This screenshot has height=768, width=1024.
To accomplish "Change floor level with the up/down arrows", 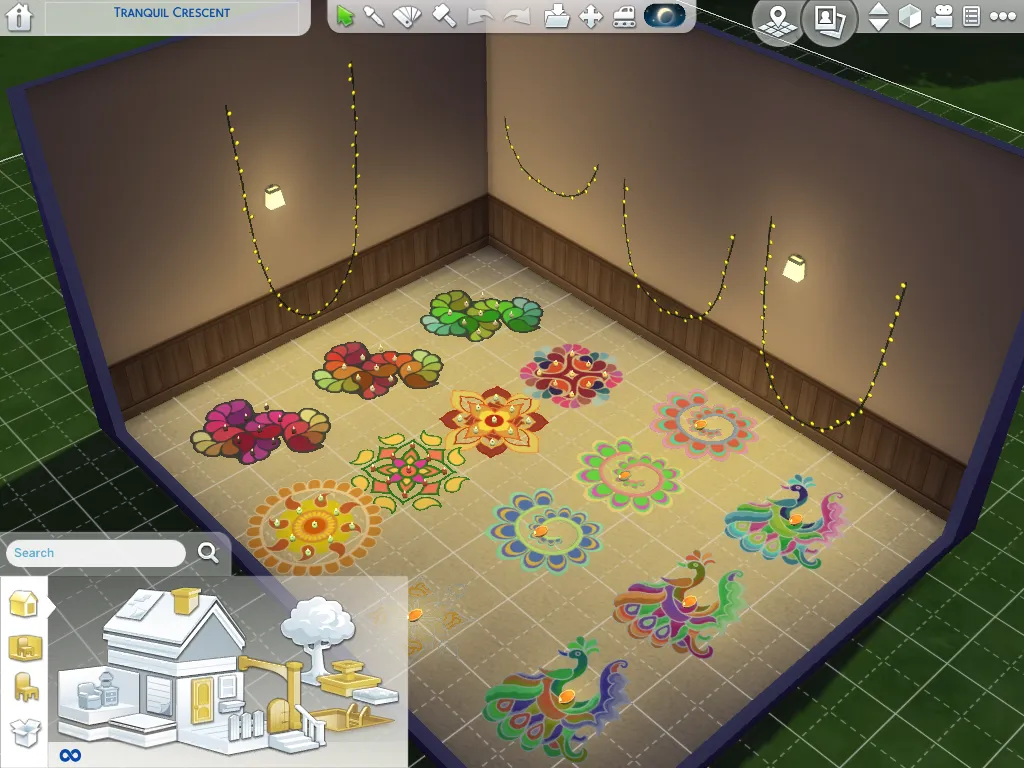I will [x=878, y=17].
